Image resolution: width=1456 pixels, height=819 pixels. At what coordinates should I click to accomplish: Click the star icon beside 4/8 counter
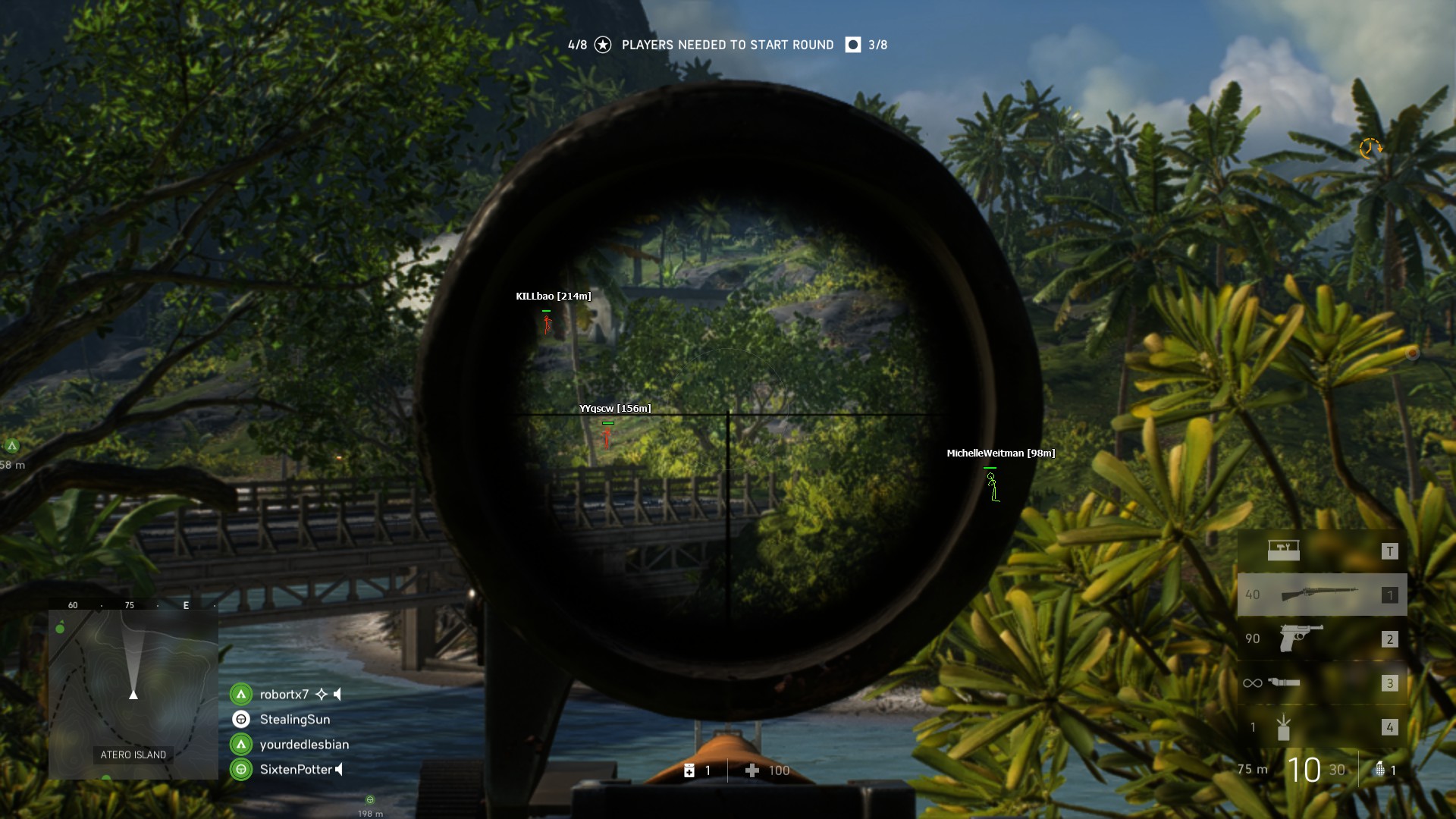[603, 45]
